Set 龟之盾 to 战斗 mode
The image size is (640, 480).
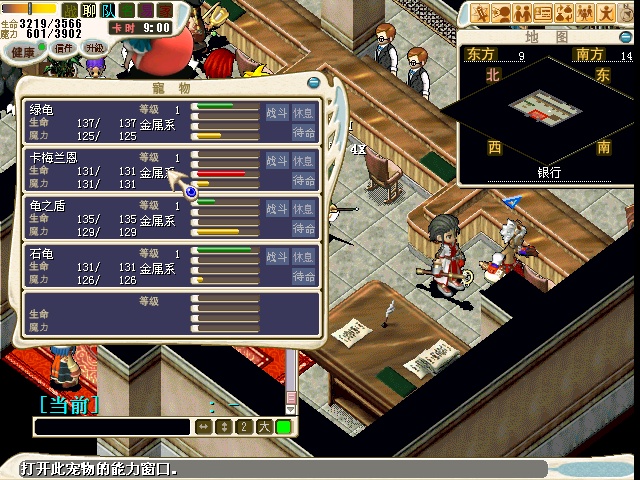[277, 209]
